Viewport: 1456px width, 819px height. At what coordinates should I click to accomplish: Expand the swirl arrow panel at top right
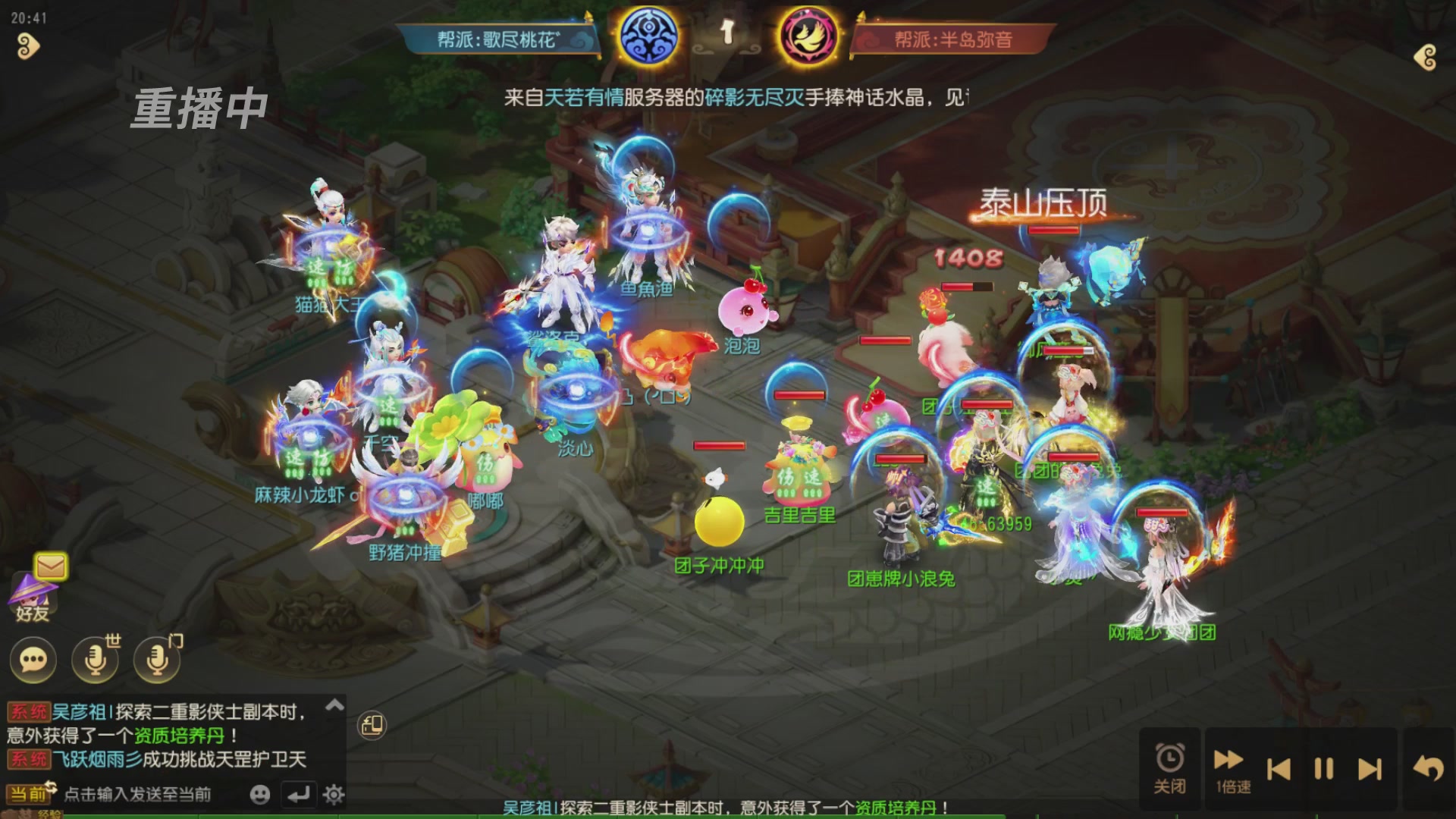click(1425, 57)
